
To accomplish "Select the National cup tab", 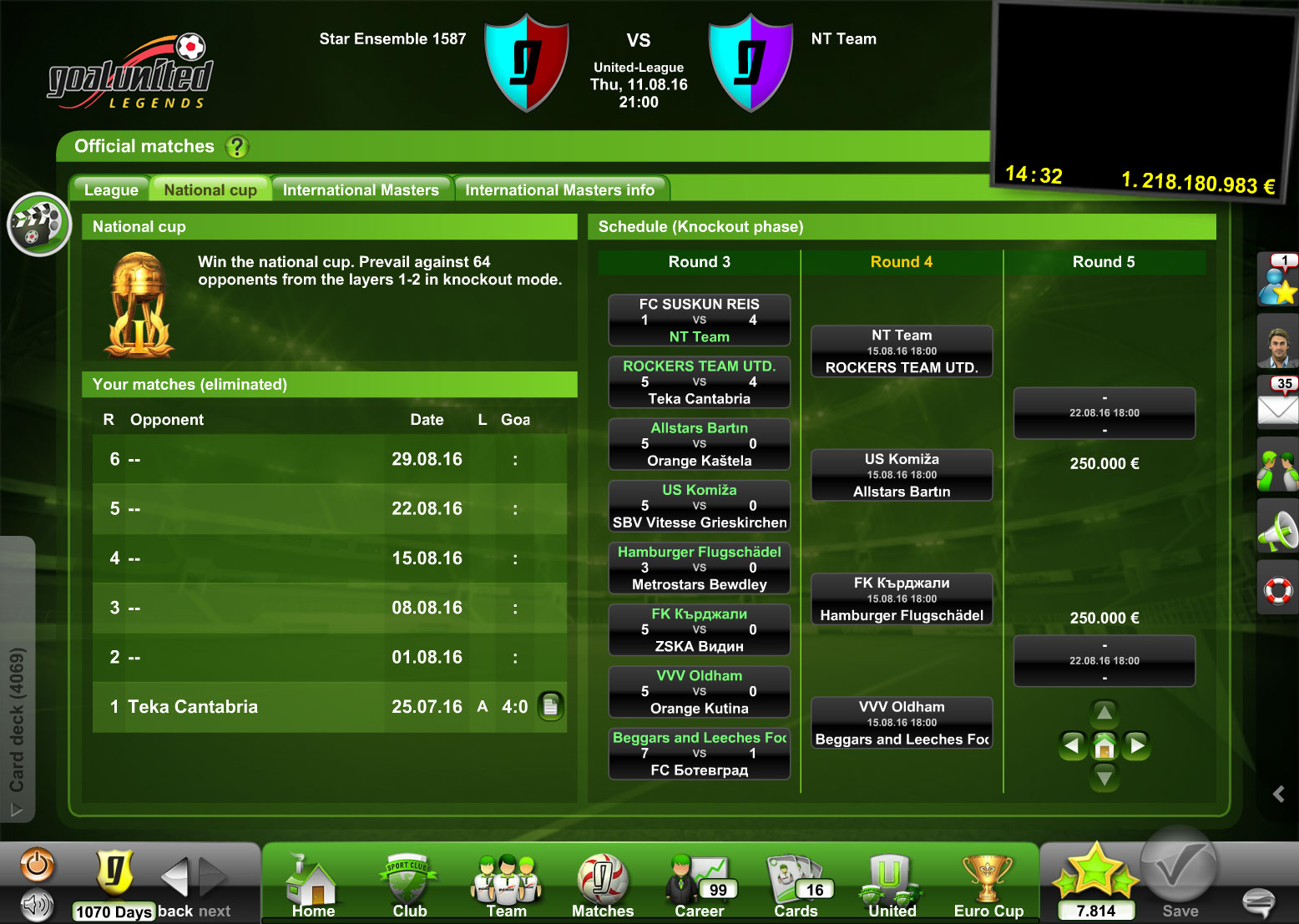I will [210, 189].
